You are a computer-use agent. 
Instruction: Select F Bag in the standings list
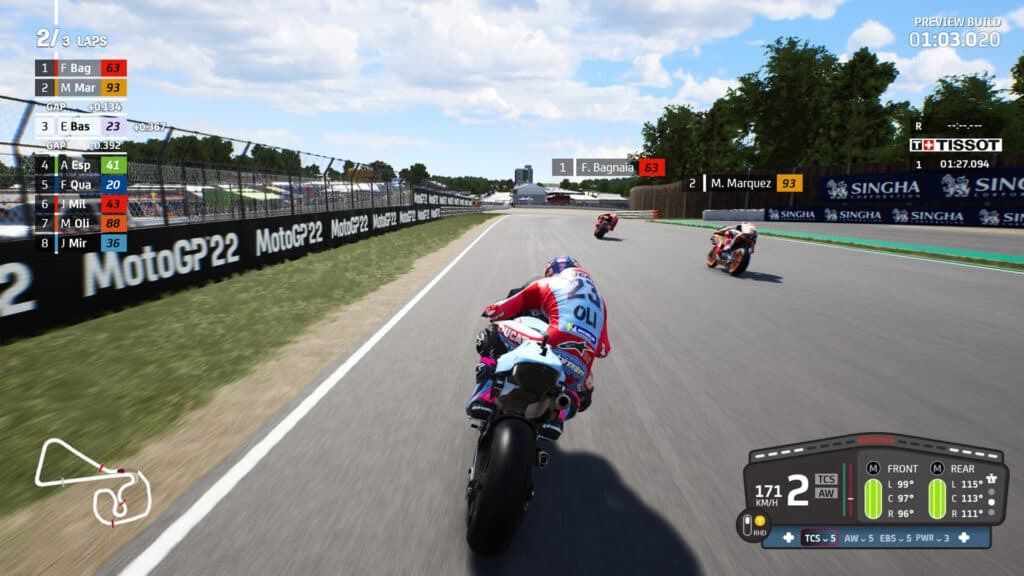click(x=80, y=68)
